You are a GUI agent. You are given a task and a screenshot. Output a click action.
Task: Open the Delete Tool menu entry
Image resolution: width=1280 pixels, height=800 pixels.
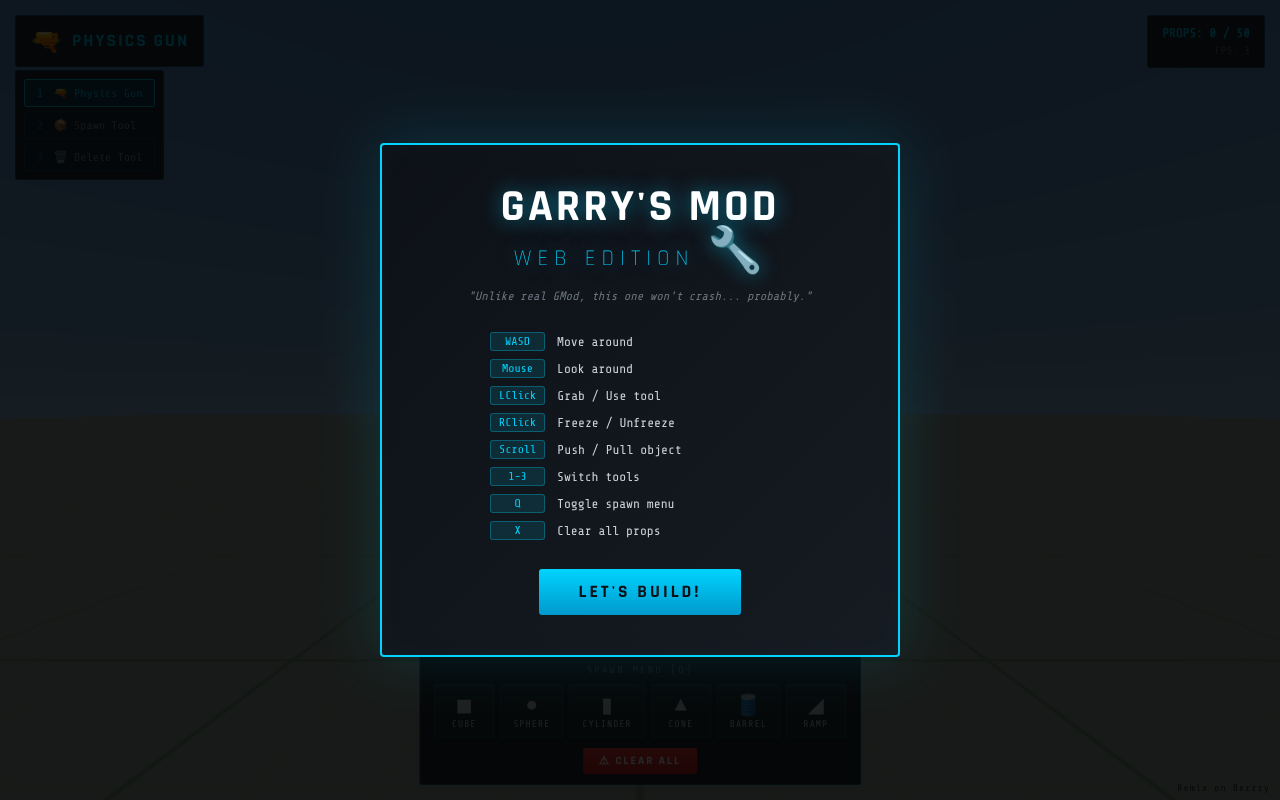89,156
